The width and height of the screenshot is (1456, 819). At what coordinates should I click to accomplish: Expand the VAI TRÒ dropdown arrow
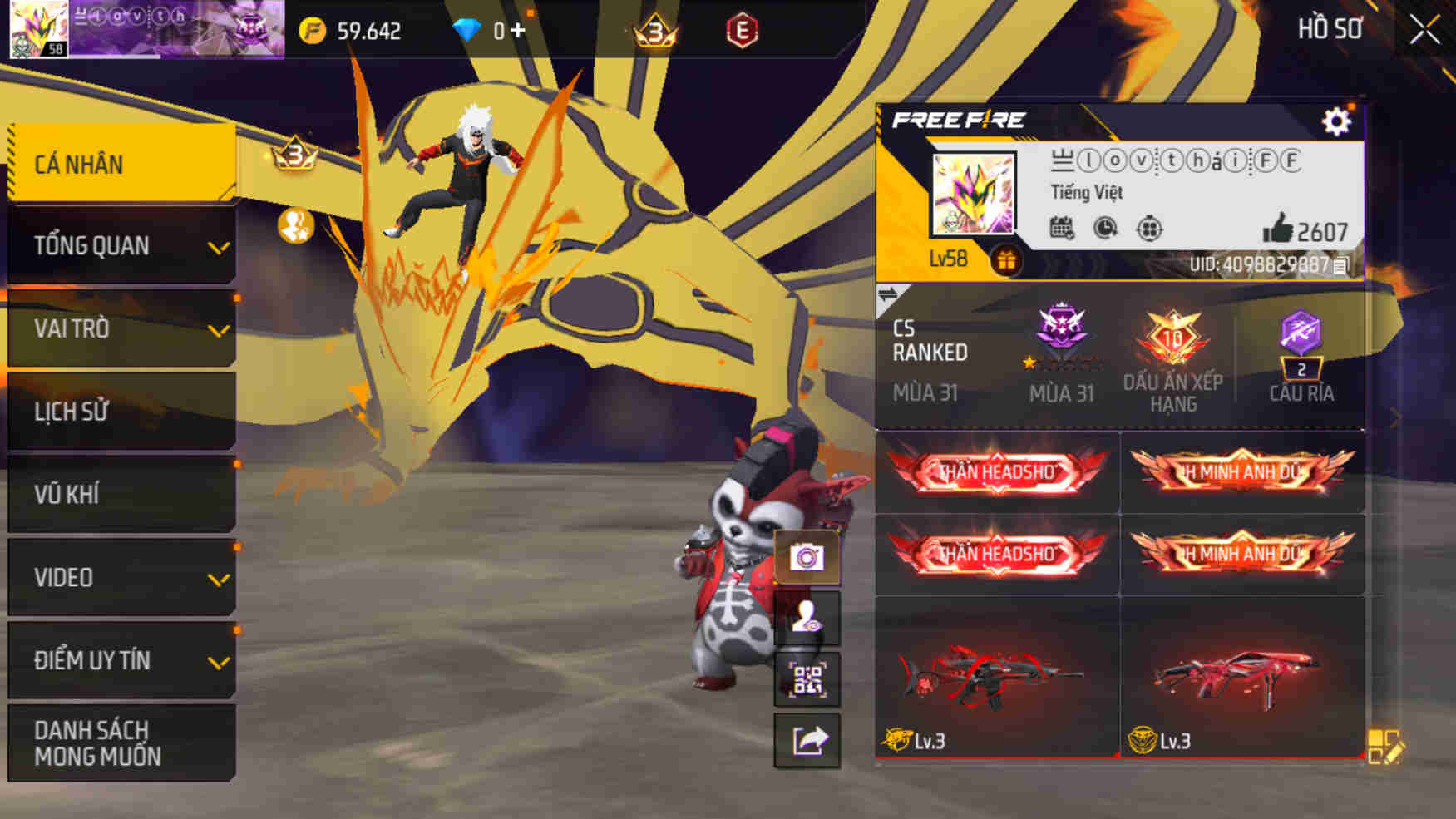coord(219,329)
